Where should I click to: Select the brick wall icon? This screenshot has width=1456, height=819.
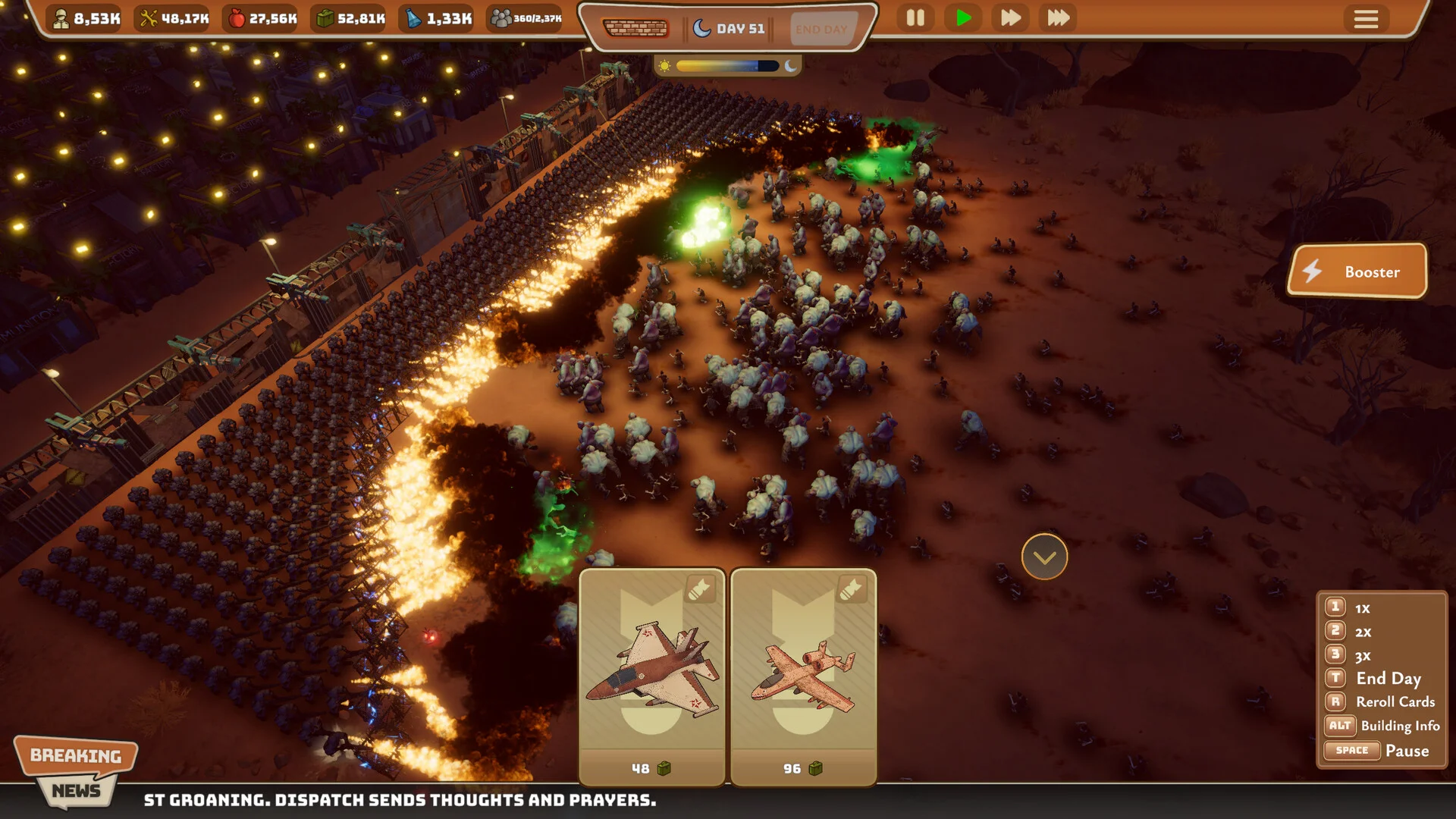point(635,29)
